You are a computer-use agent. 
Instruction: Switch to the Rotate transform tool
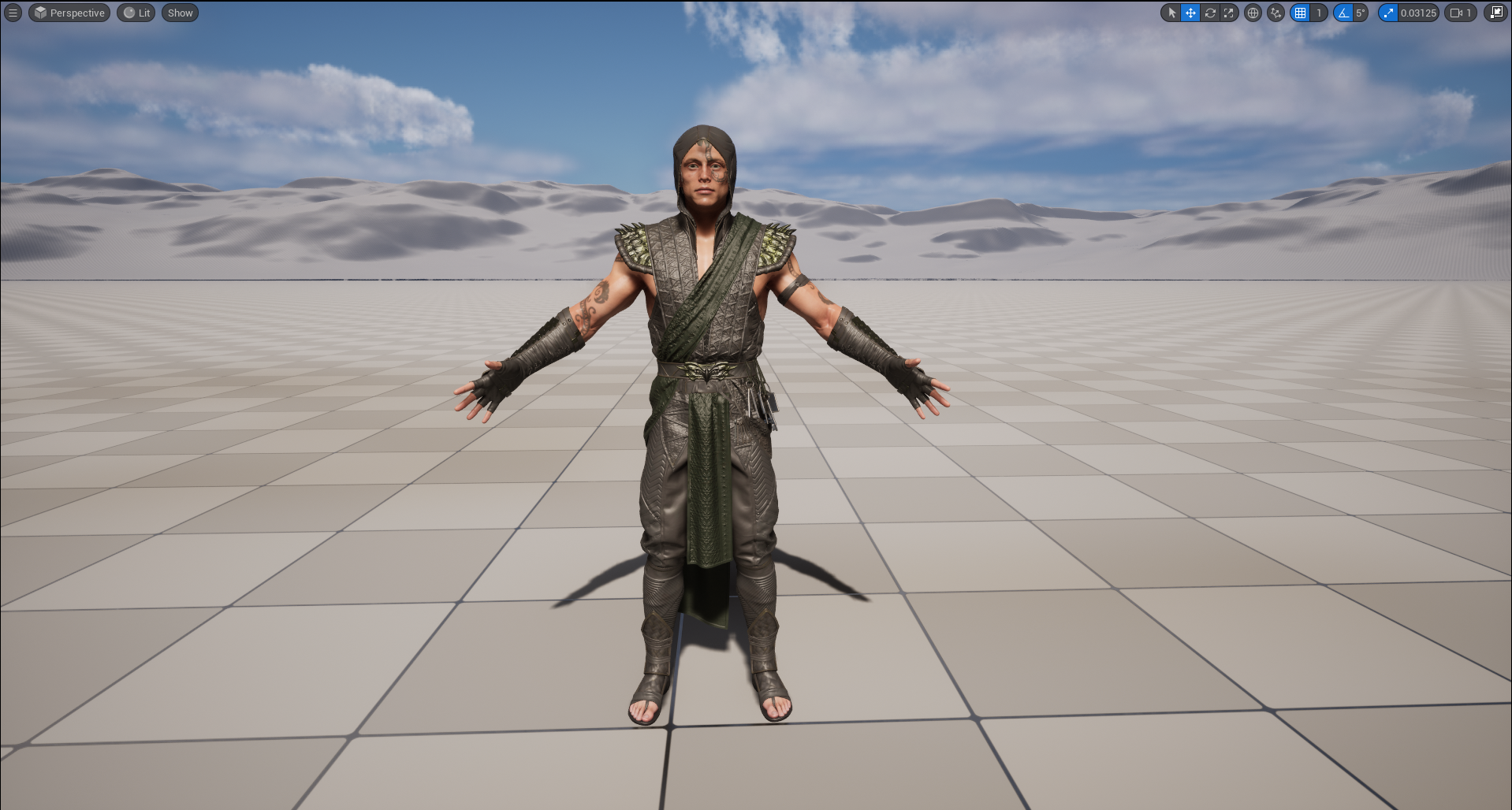tap(1210, 13)
